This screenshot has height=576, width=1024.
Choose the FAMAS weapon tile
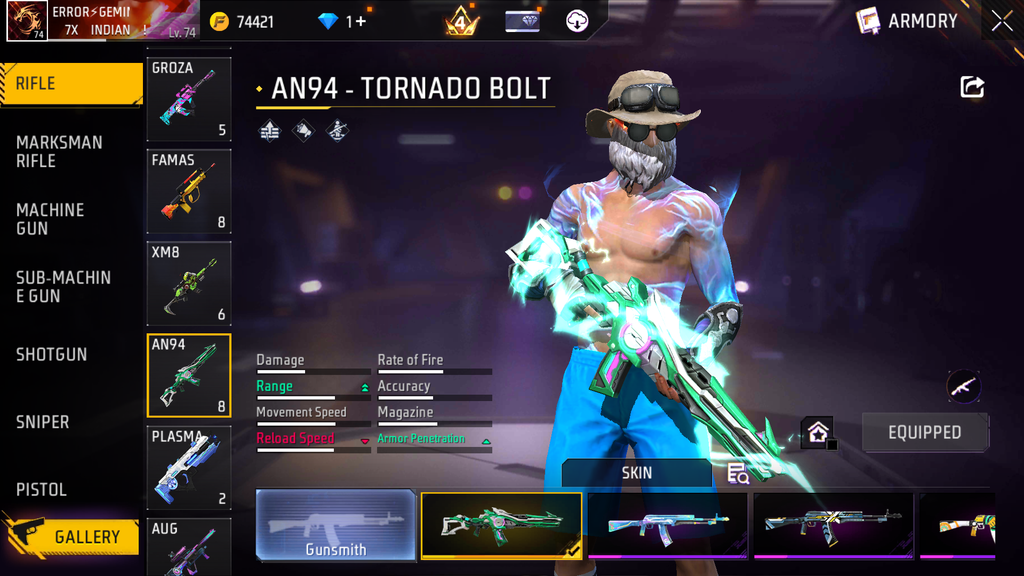(189, 191)
